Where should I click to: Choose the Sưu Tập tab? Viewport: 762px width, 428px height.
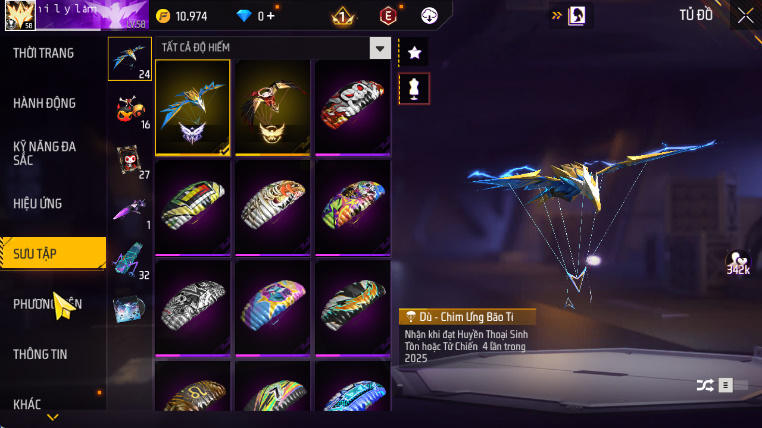coord(52,253)
